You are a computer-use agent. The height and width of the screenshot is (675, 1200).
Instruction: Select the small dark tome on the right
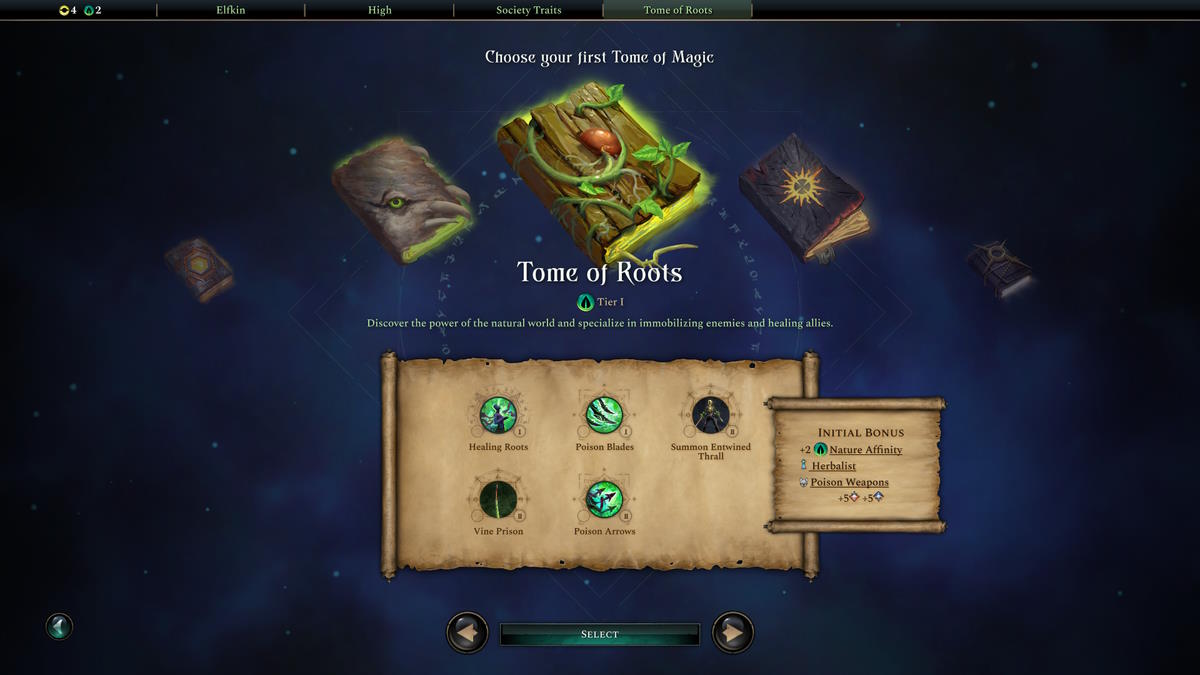click(x=998, y=267)
